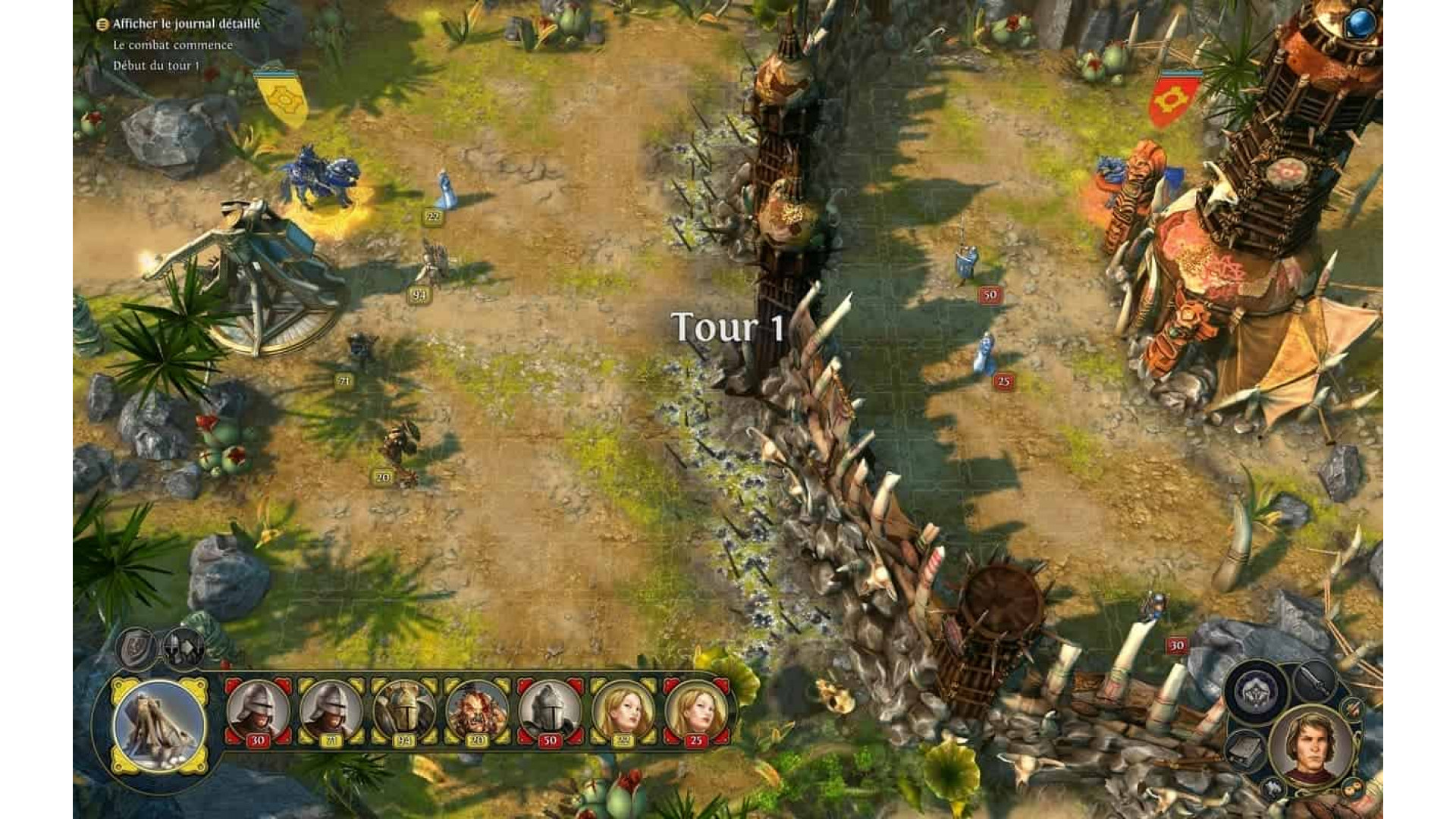
Task: Select the Wait action icon
Action: coord(181,645)
